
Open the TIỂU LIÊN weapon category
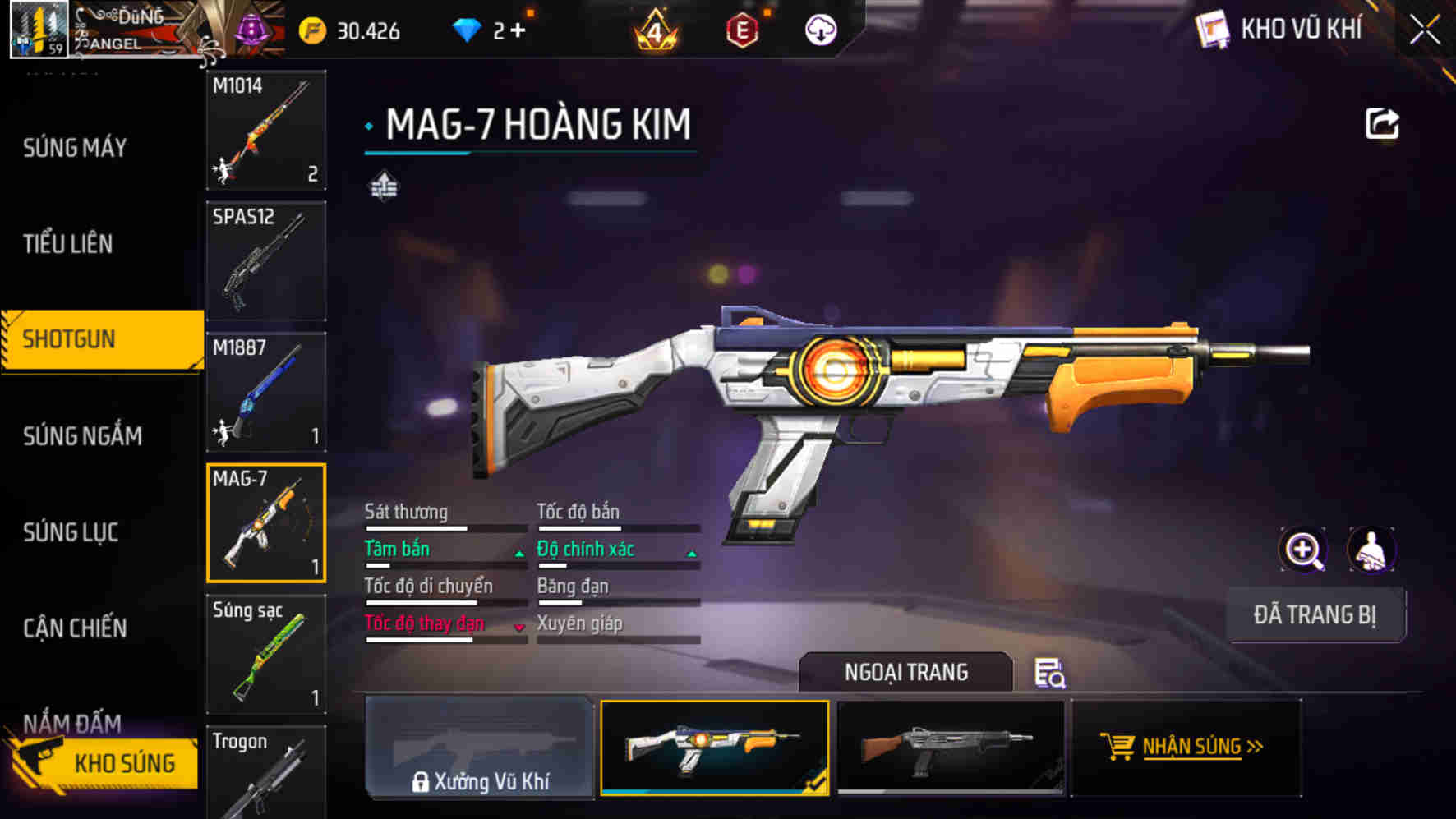click(68, 244)
